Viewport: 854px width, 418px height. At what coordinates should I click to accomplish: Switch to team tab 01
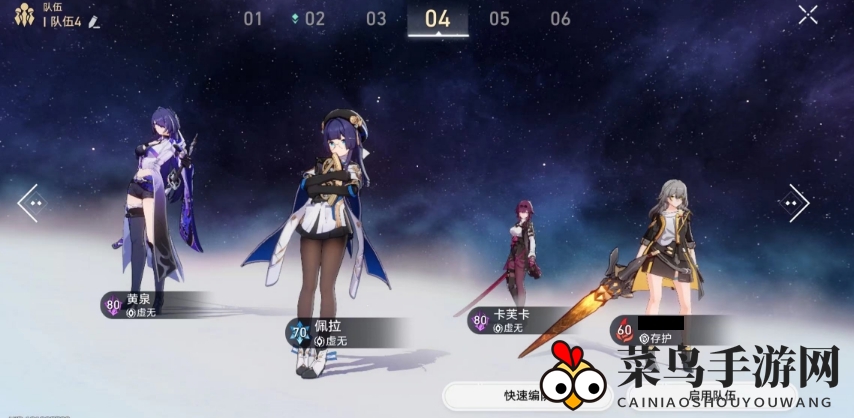[253, 19]
